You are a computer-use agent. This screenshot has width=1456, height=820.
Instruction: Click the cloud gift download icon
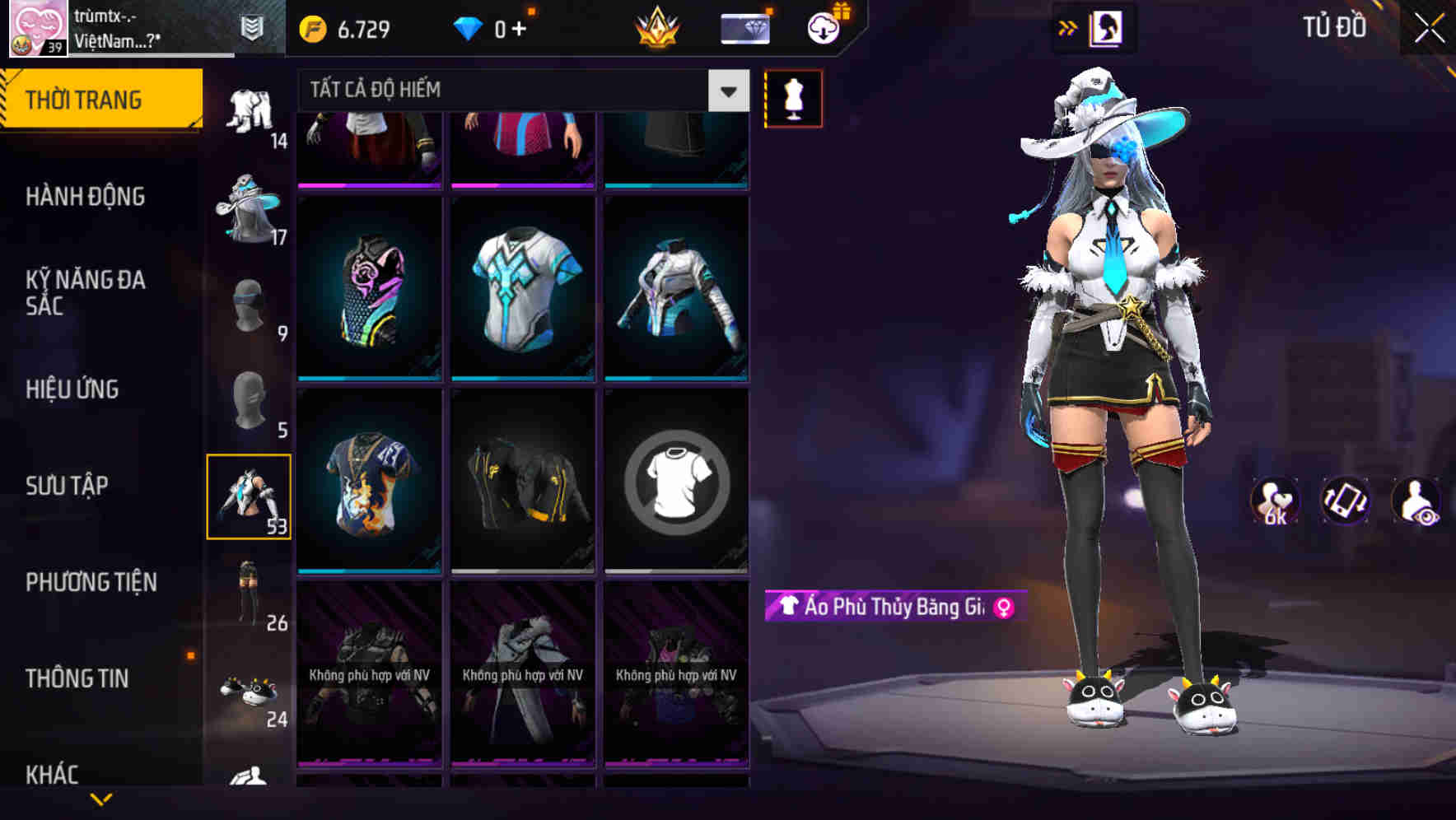(824, 27)
